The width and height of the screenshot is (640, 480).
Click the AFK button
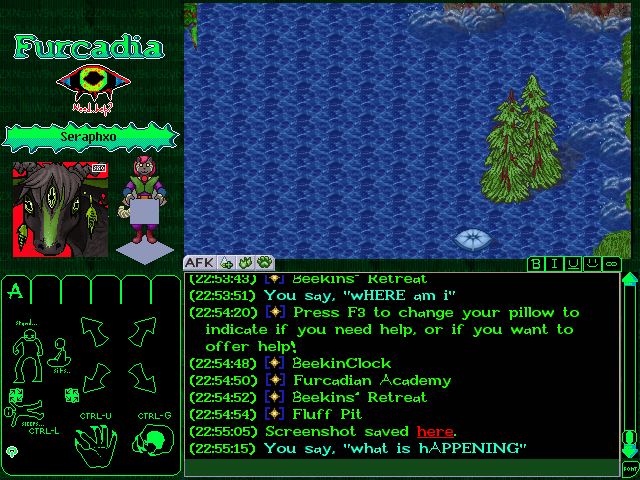(195, 263)
